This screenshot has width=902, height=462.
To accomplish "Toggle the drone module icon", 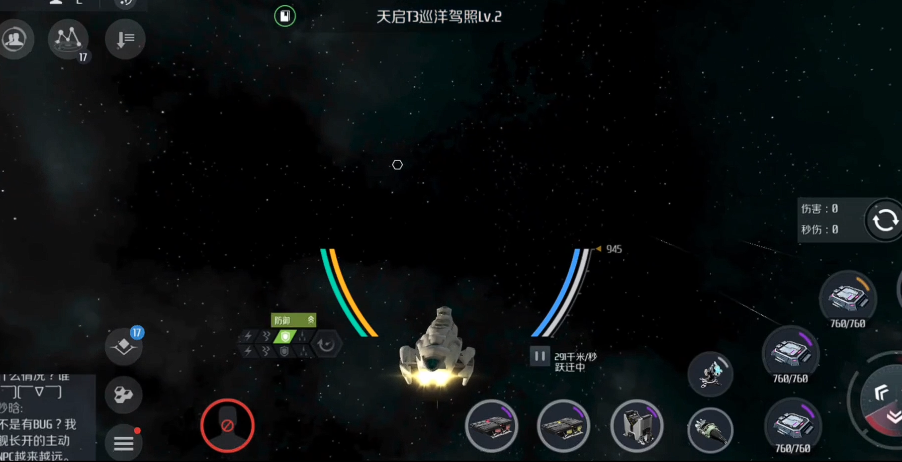I will pos(711,372).
